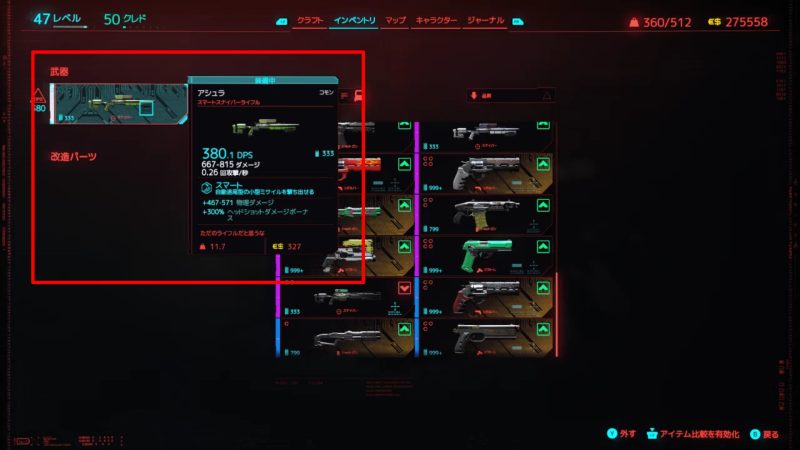Image resolution: width=800 pixels, height=450 pixels.
Task: Switch to the クラフト tab
Action: pos(309,20)
